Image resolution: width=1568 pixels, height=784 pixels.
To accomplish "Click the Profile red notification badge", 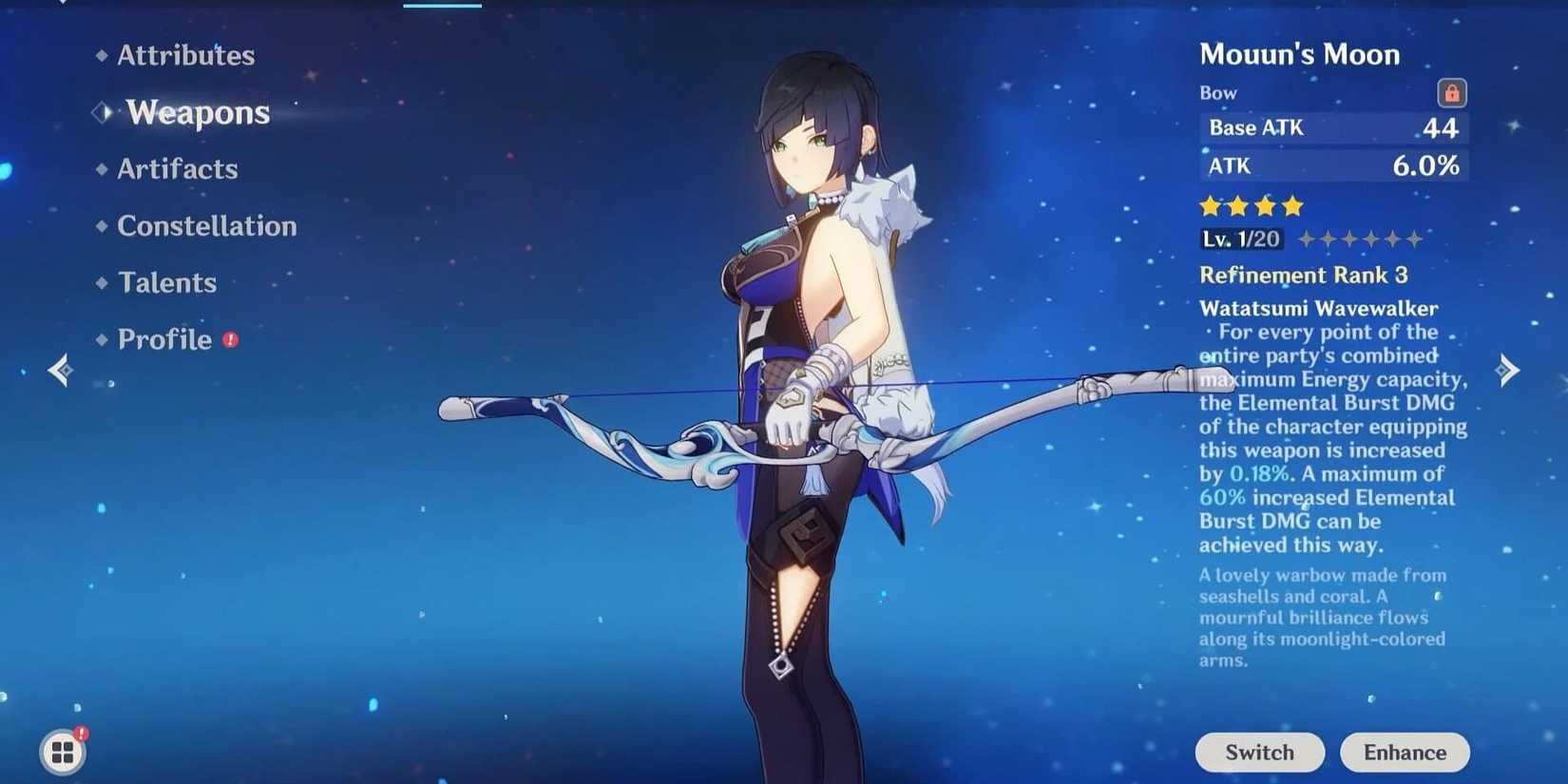I will pos(233,337).
